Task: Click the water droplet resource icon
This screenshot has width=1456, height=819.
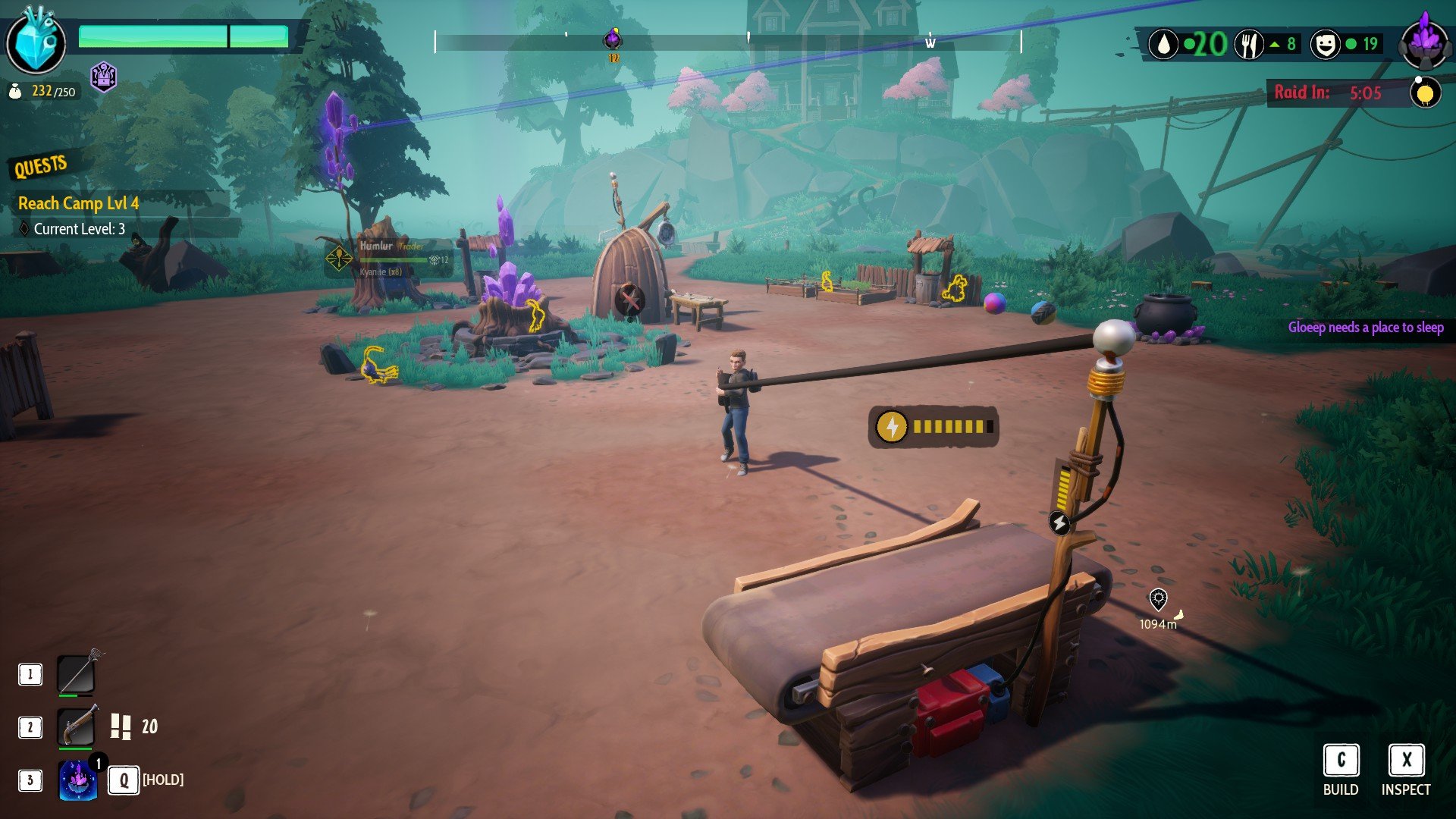Action: [x=1163, y=45]
